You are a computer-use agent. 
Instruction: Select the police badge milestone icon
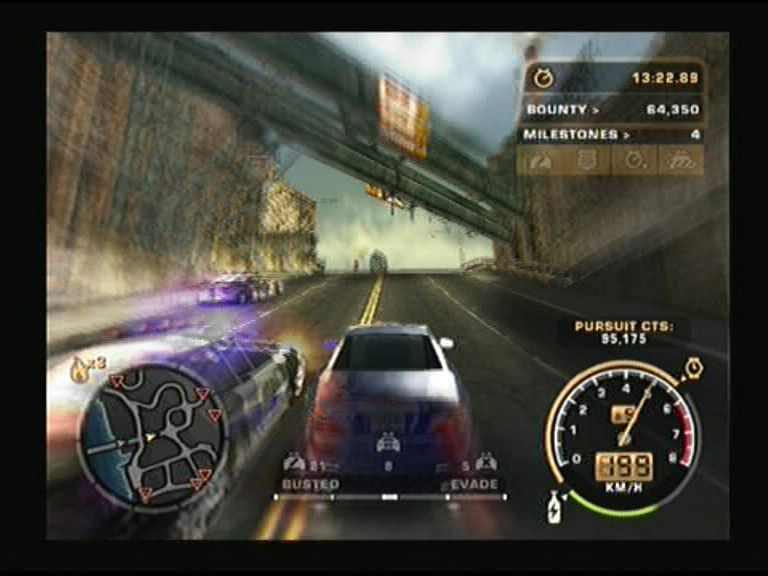587,161
